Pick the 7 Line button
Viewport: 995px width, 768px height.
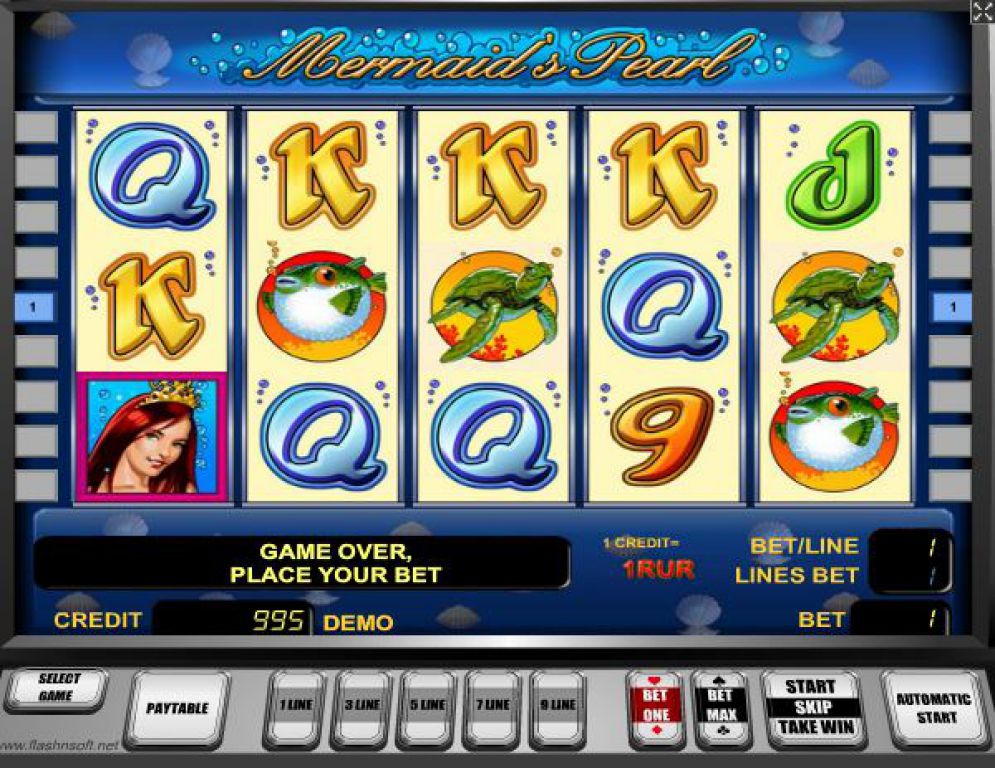(492, 706)
